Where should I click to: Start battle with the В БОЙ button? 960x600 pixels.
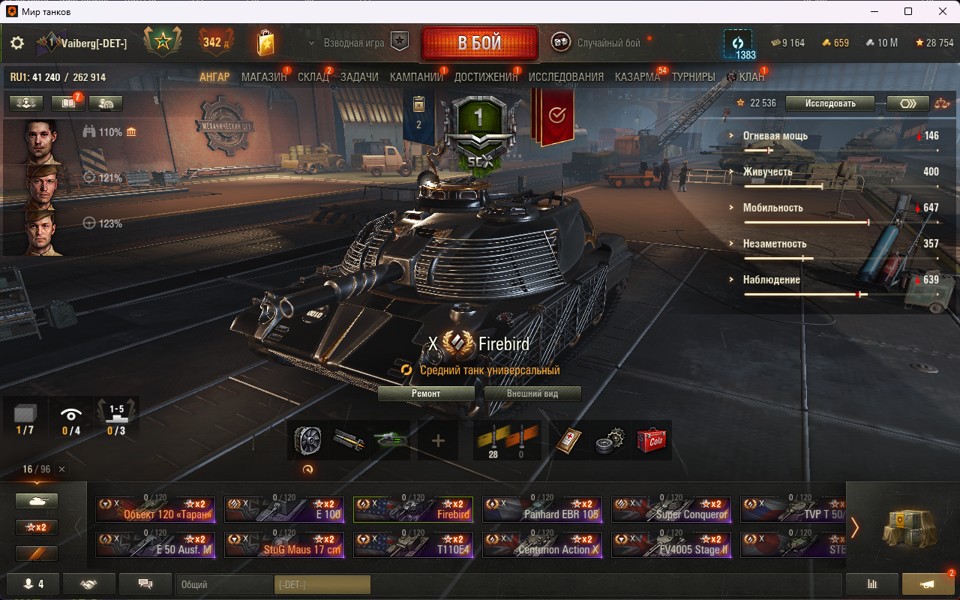click(479, 43)
